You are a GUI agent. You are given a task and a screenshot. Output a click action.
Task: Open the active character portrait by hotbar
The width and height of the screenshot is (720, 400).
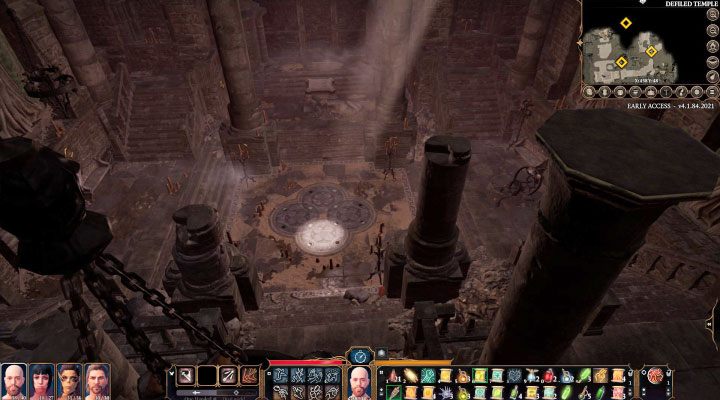coord(359,381)
